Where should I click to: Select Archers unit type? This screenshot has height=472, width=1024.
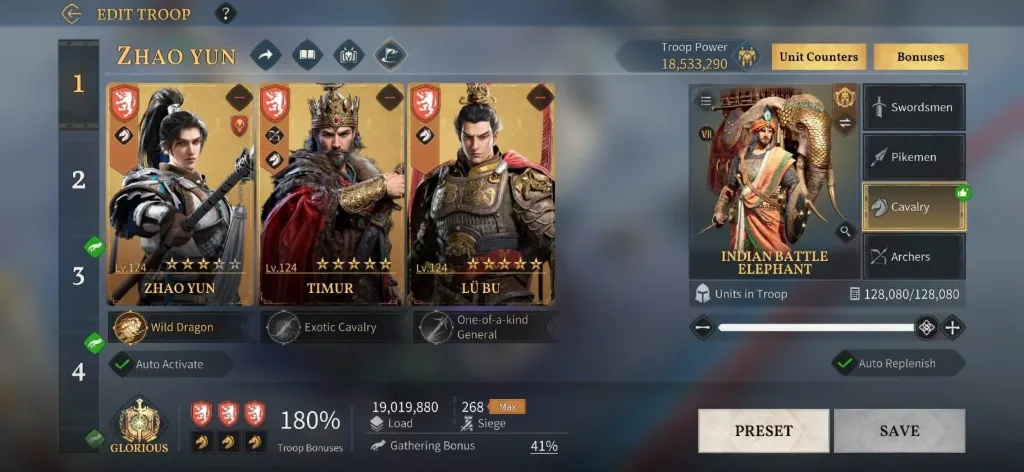pyautogui.click(x=913, y=257)
